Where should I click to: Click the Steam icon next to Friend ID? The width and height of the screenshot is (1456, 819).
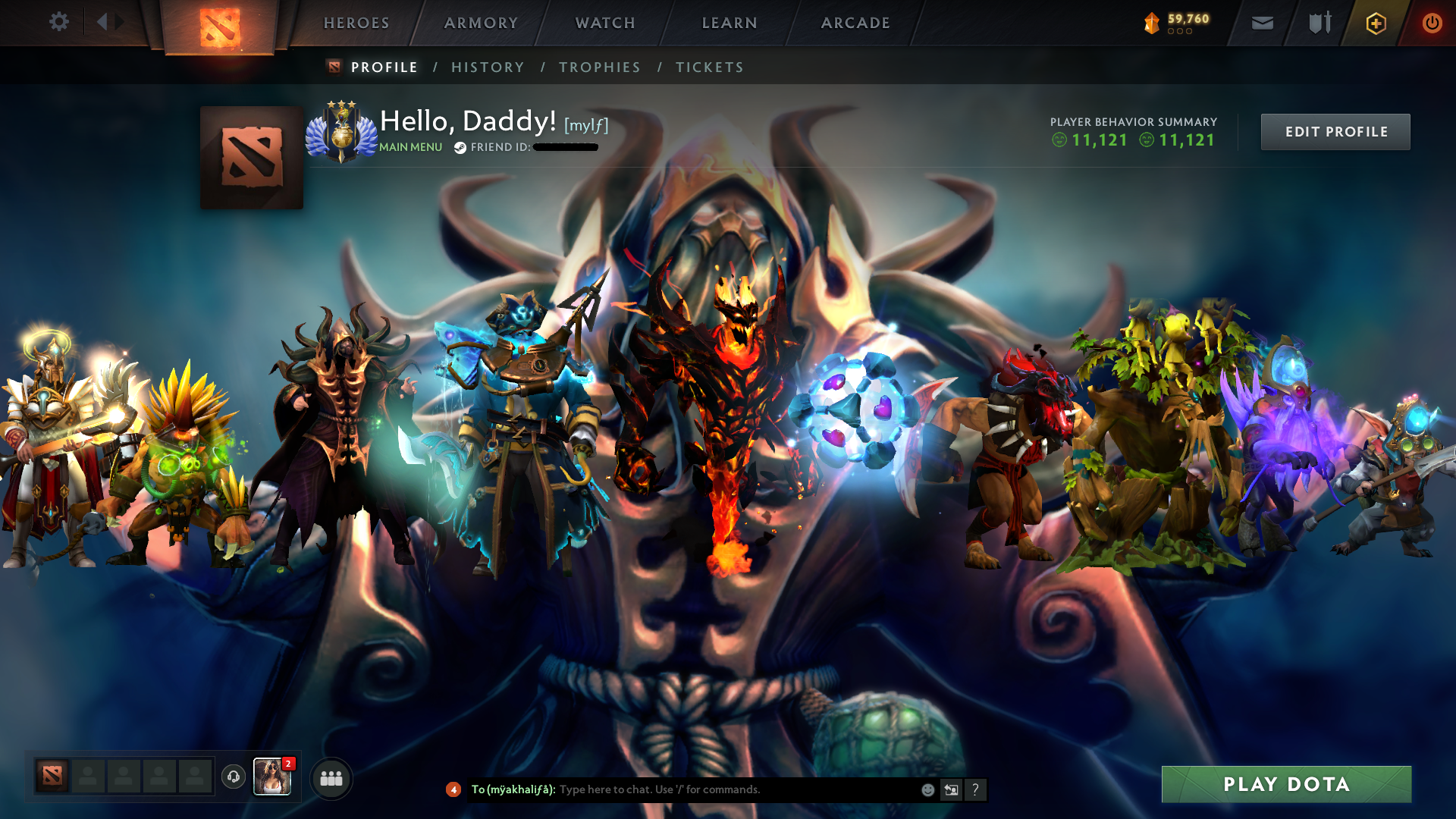point(459,147)
